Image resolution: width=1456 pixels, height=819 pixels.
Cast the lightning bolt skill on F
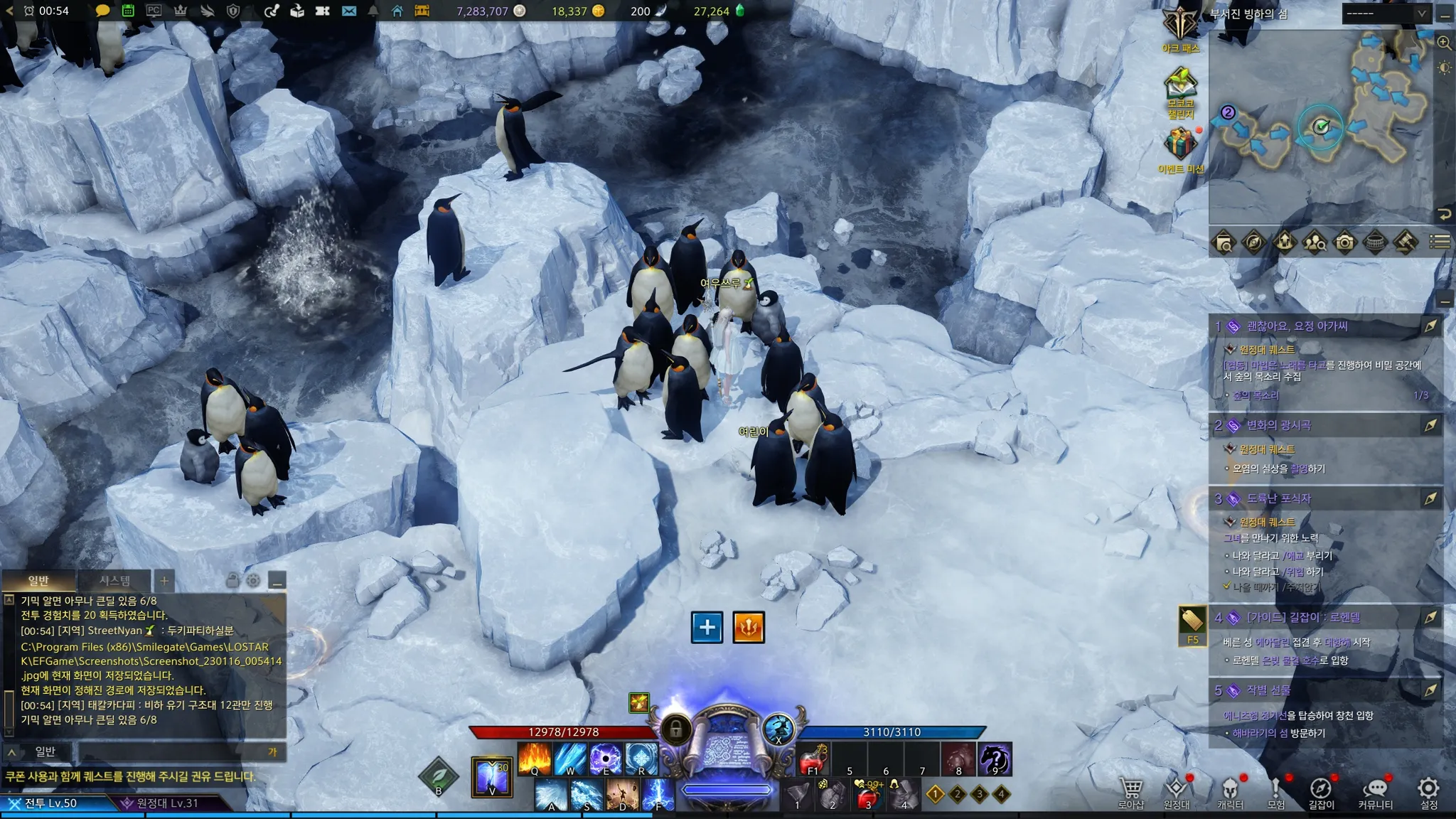658,795
